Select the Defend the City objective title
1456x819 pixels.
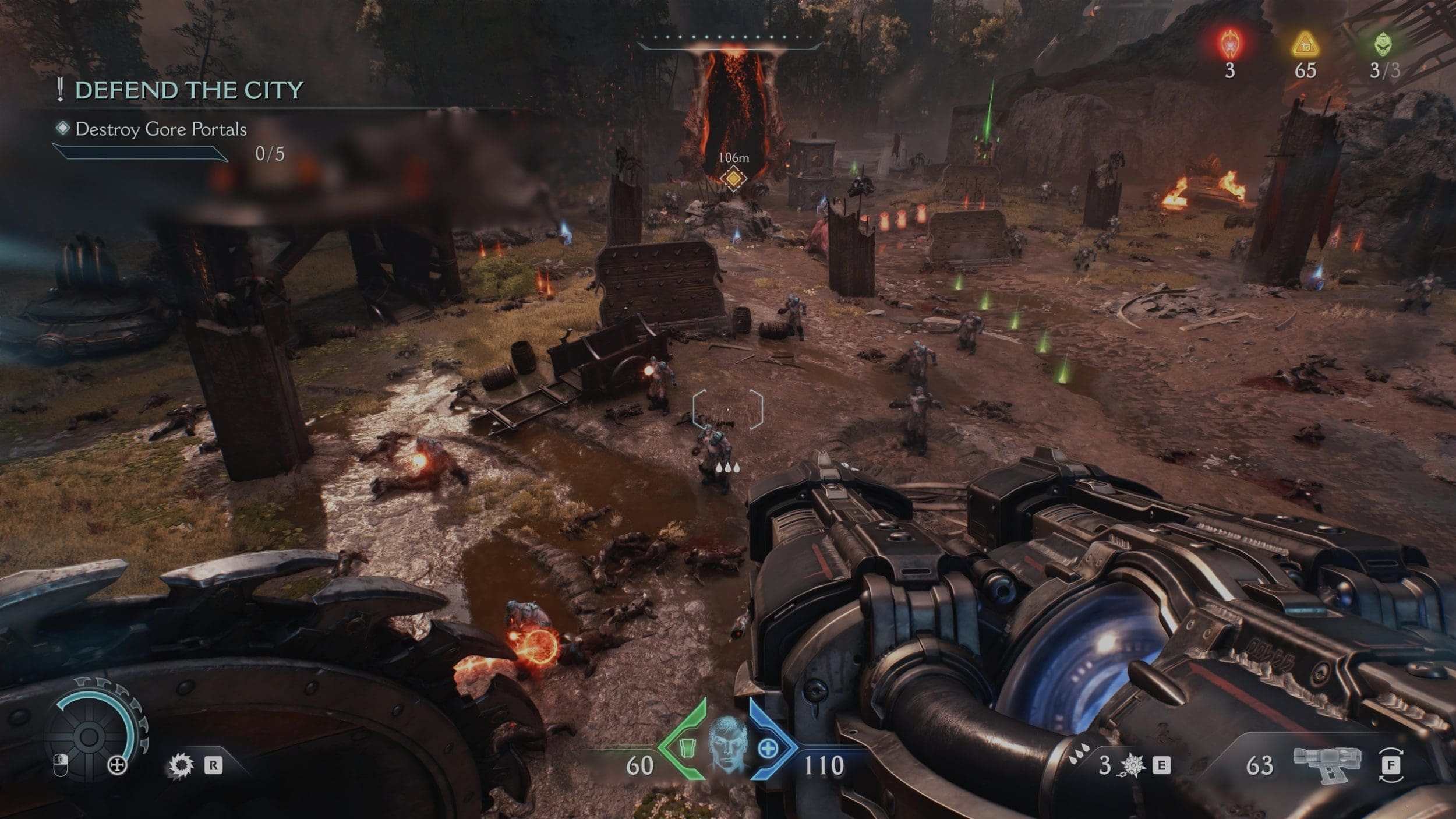pos(189,90)
